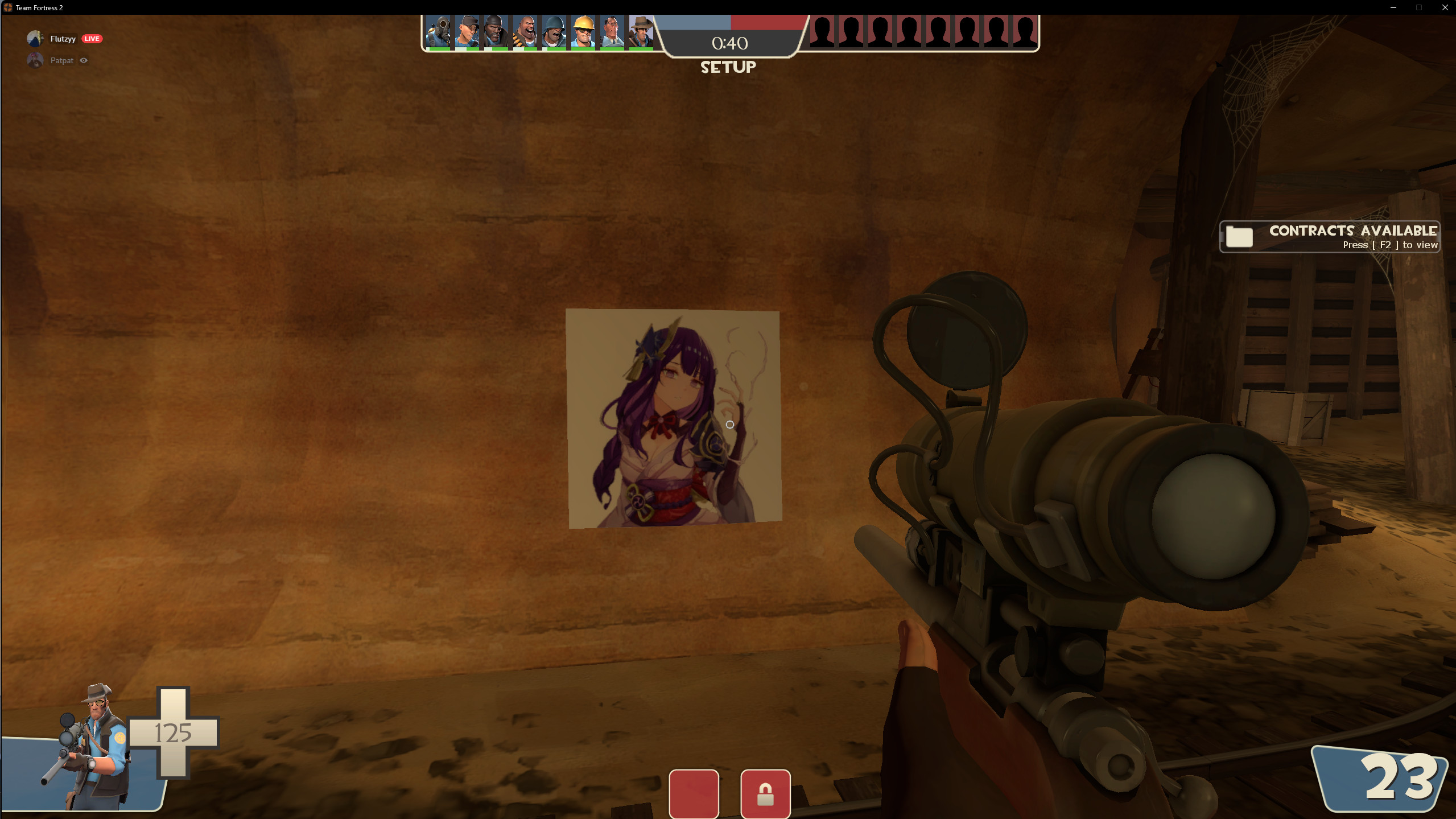Select the Heavy class portrait
1456x819 pixels.
click(525, 32)
